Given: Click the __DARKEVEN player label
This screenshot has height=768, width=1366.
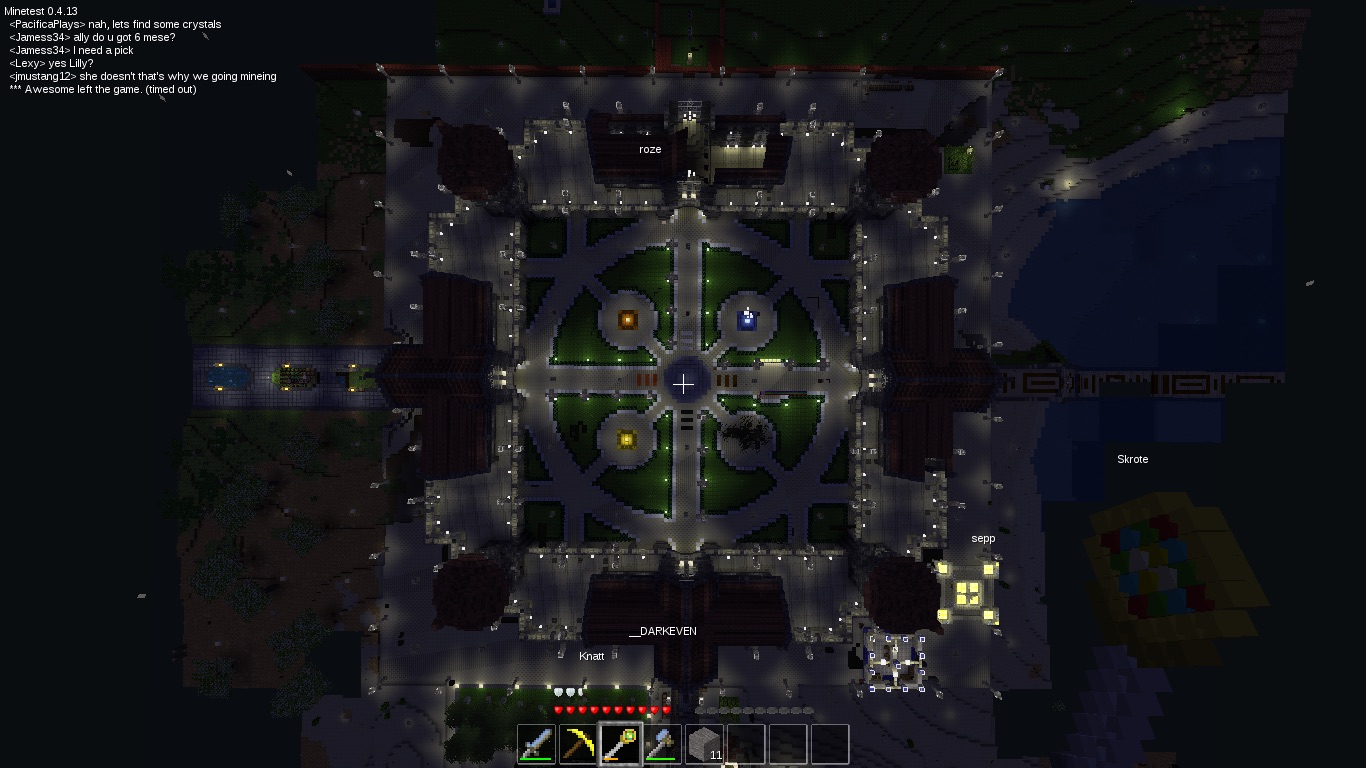Looking at the screenshot, I should [663, 631].
